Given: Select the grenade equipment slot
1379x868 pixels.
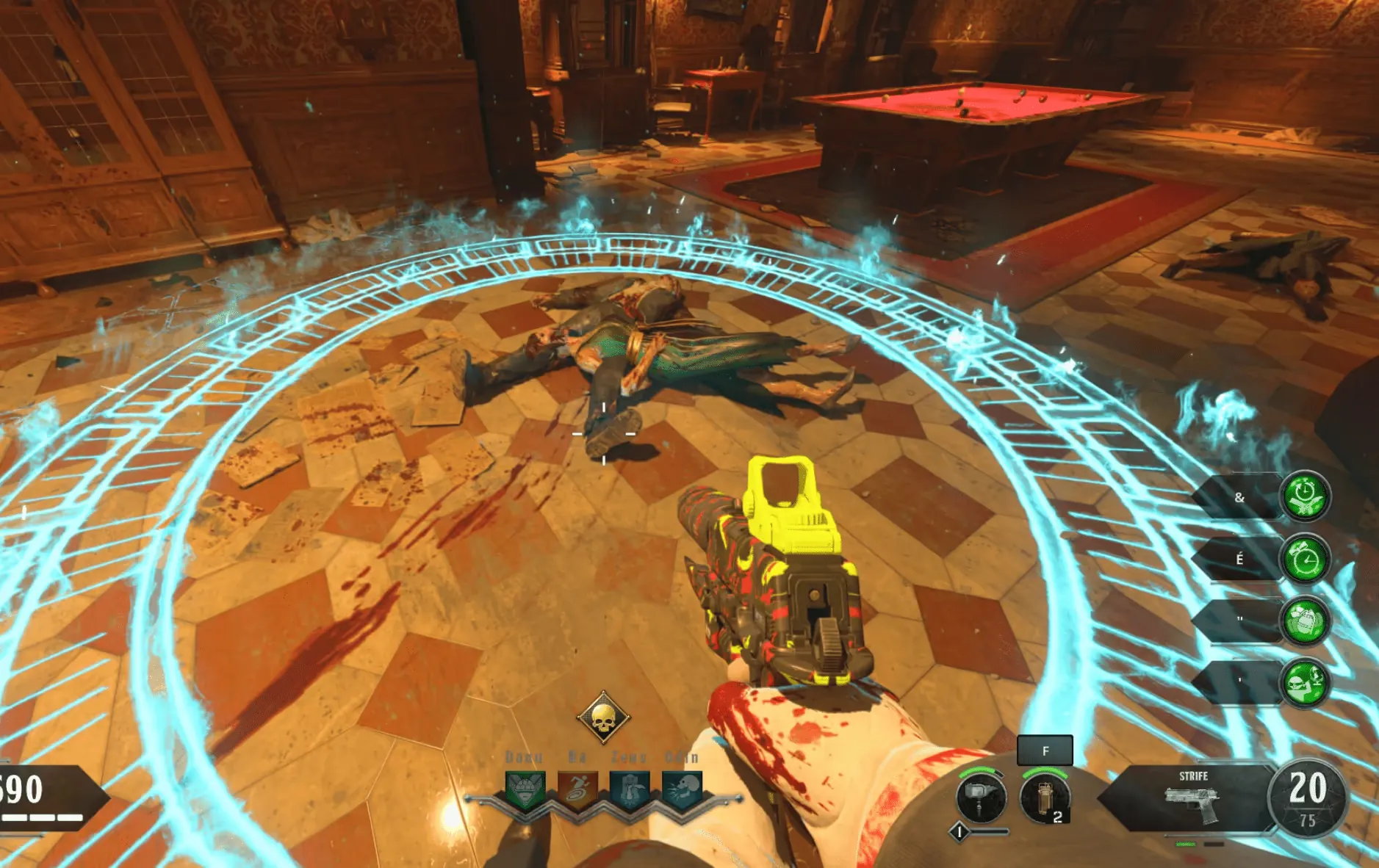Looking at the screenshot, I should (x=1044, y=798).
